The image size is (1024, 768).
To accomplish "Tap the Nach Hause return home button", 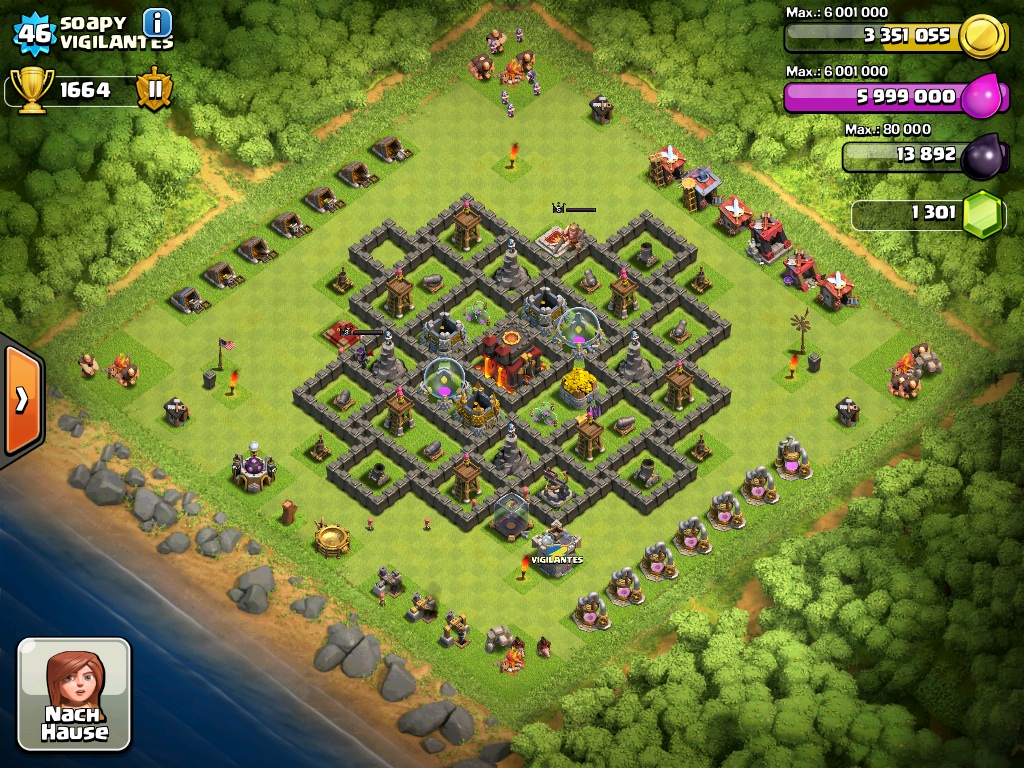I will 74,694.
